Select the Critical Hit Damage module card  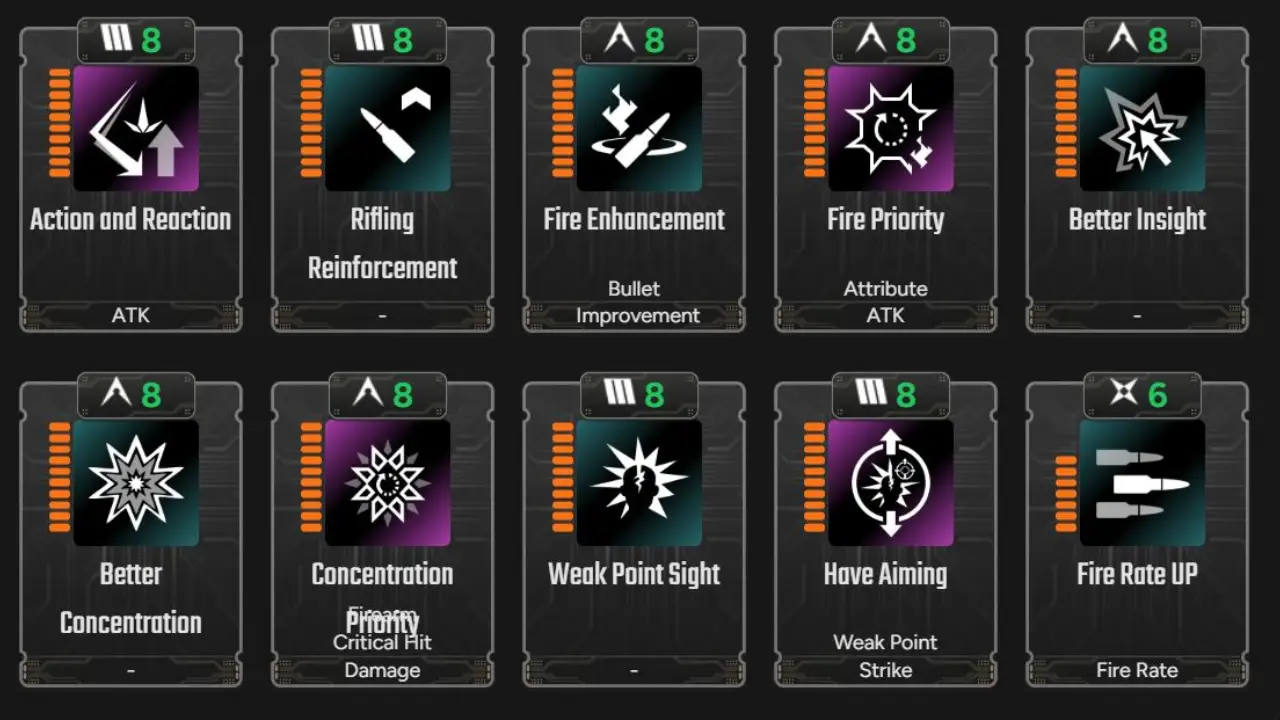[382, 530]
